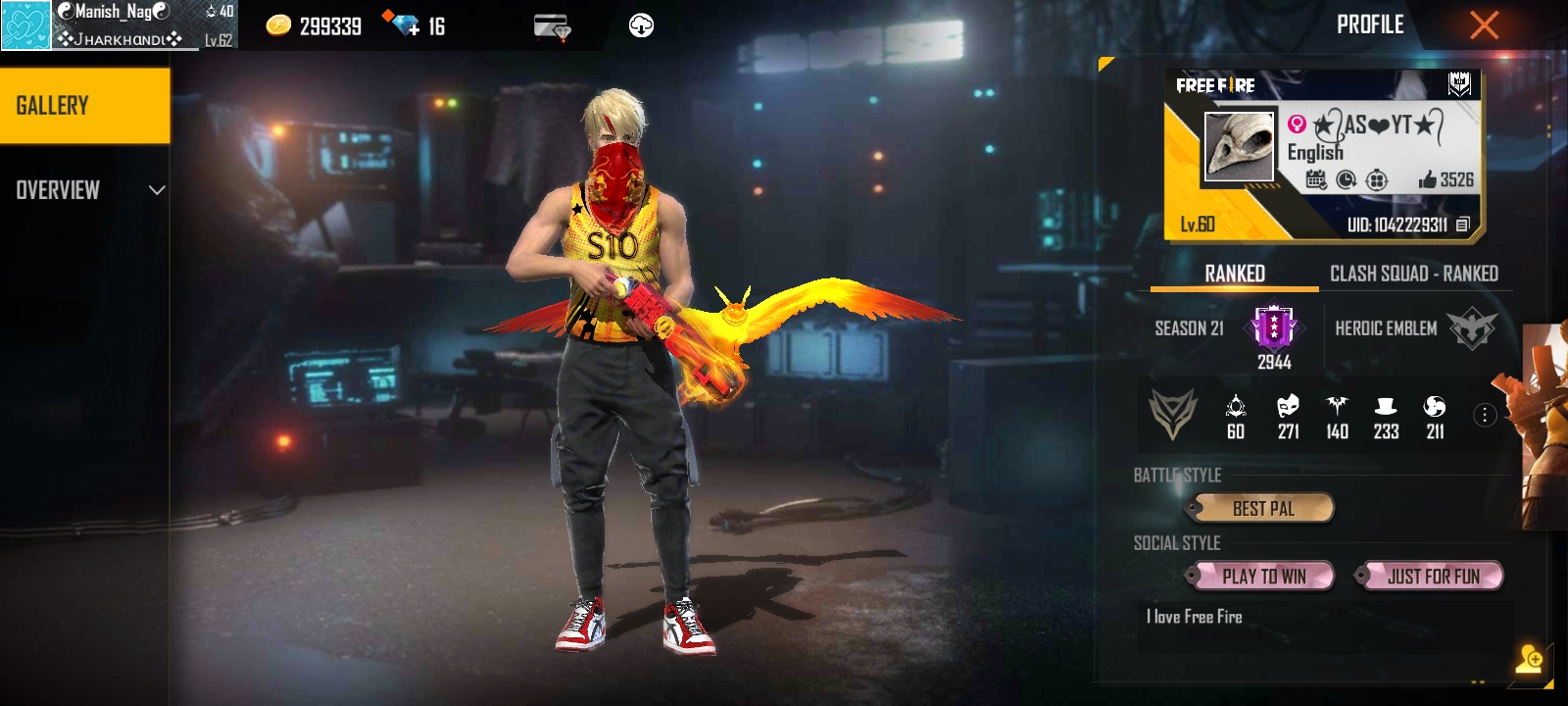1568x706 pixels.
Task: Open the card and diamond top-up icon
Action: pyautogui.click(x=552, y=26)
